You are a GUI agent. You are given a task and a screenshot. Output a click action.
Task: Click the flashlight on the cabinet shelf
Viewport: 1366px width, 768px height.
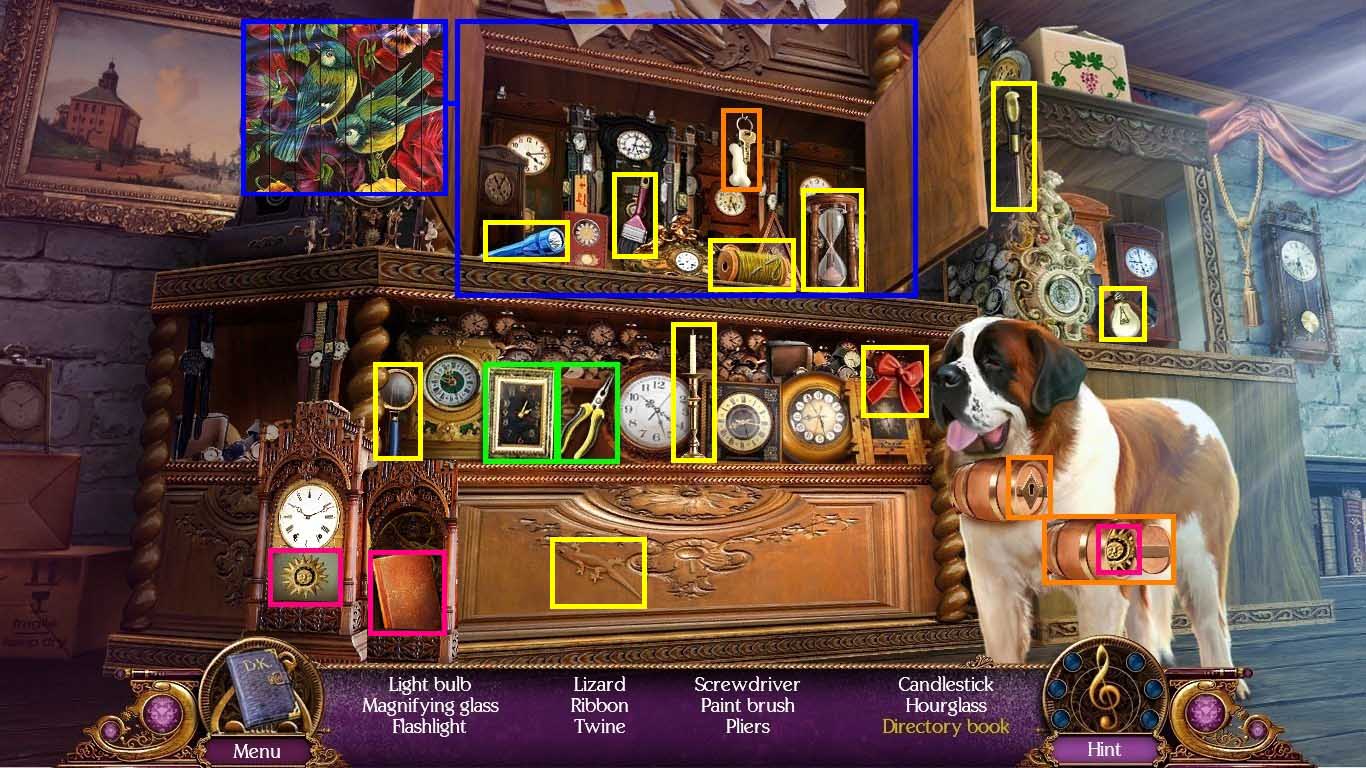(x=528, y=239)
